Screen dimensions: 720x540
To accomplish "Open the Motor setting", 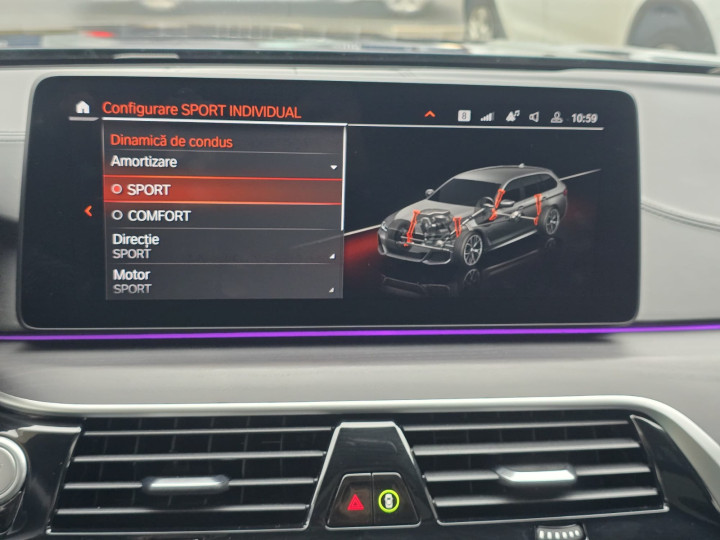I will coord(224,281).
